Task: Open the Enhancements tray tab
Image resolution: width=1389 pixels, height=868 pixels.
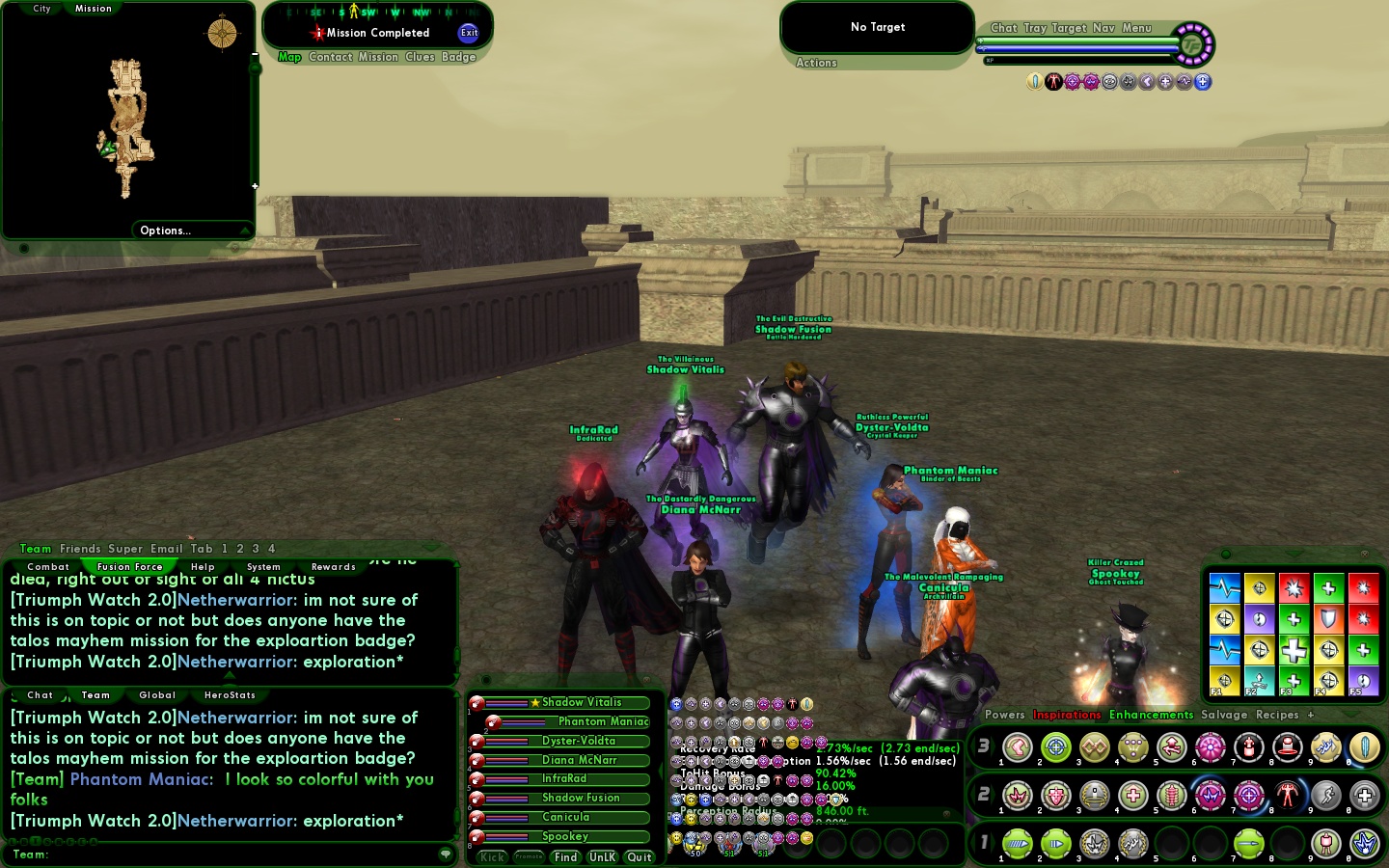Action: click(x=1151, y=715)
